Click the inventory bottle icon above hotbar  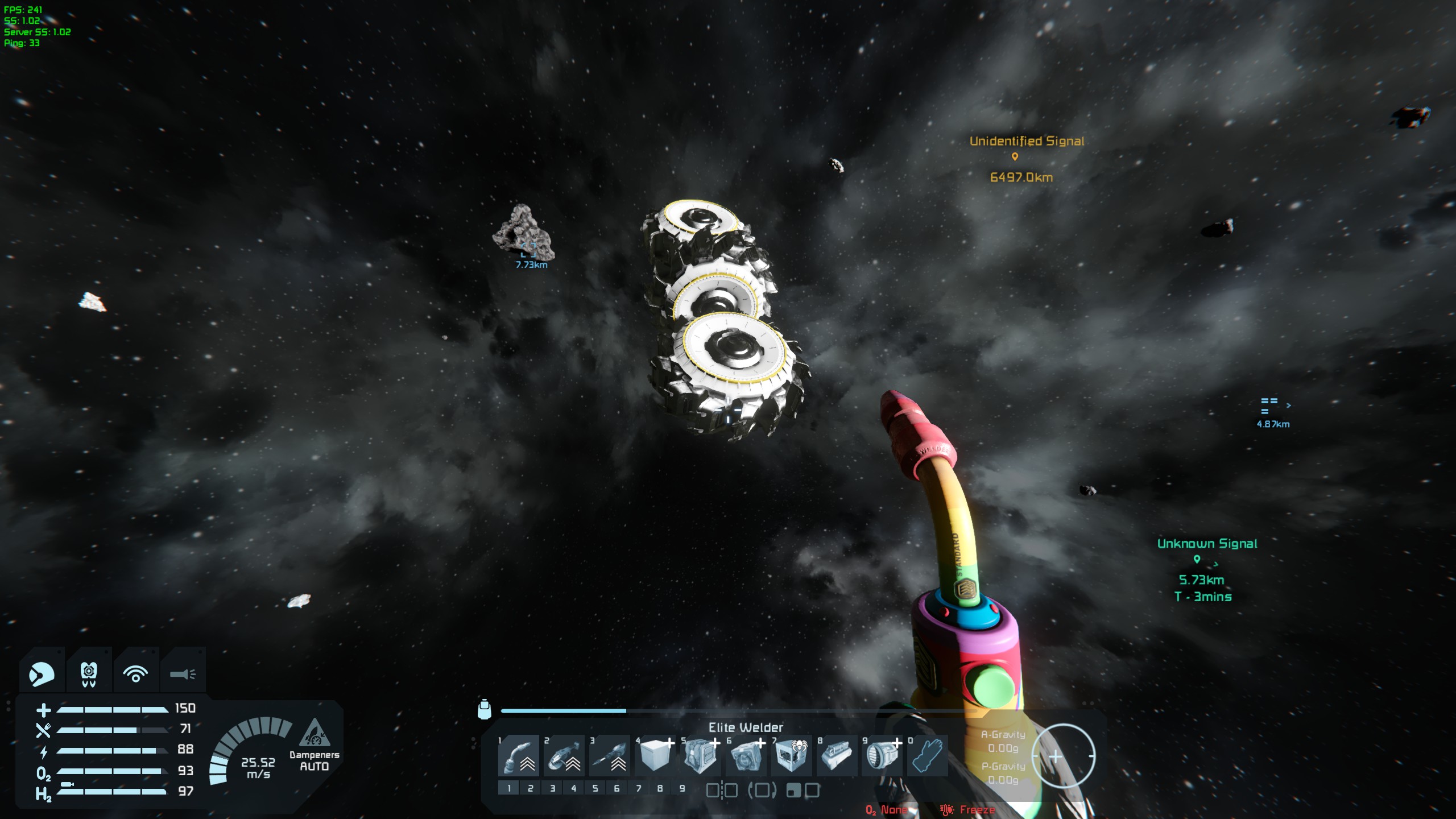pos(484,709)
